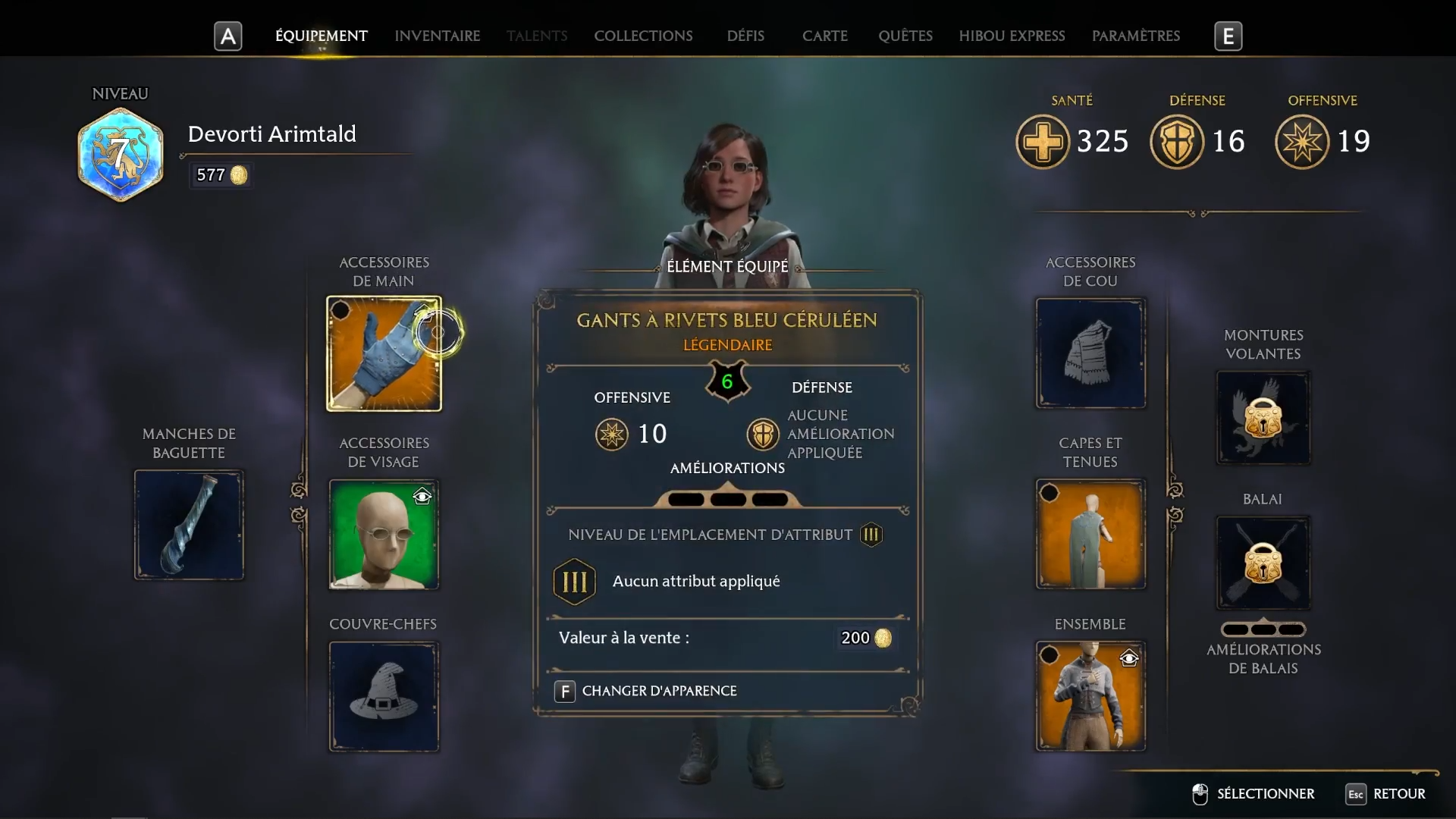
Task: Click the attribute slot level III hexagon
Action: (574, 582)
